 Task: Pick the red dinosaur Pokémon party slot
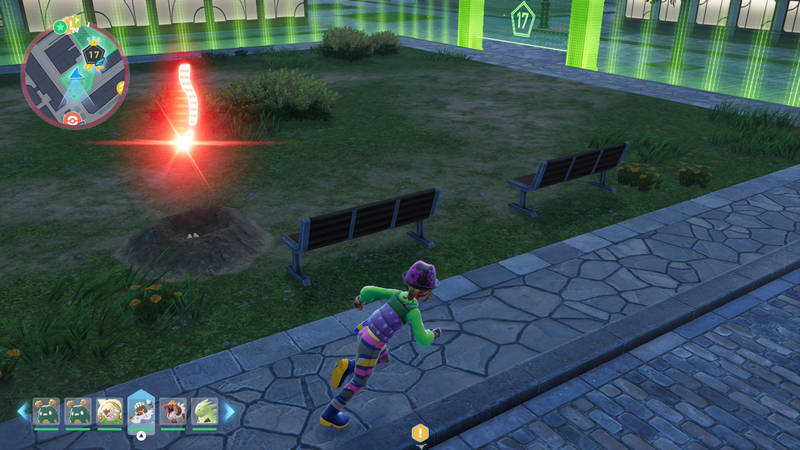click(x=173, y=411)
